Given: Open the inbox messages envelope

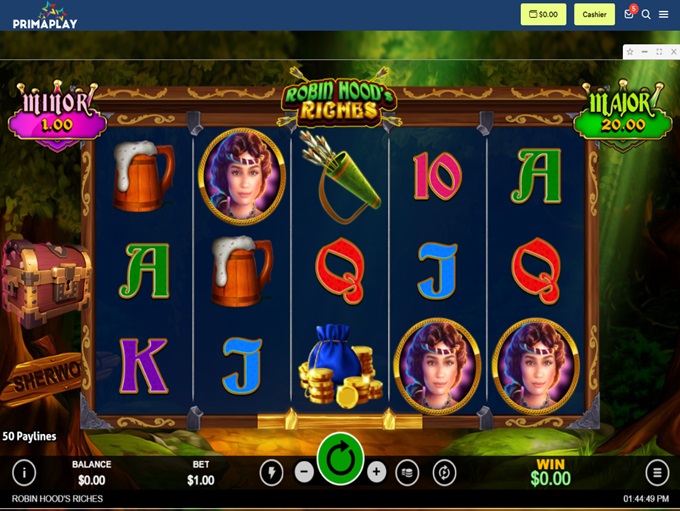Looking at the screenshot, I should point(629,14).
